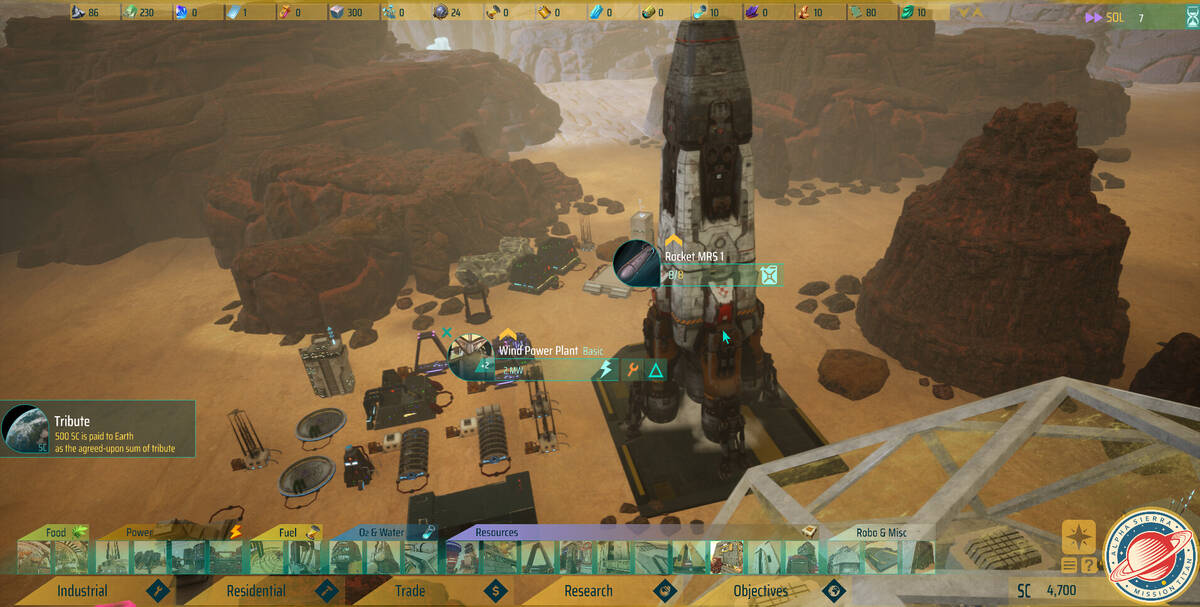Open the Trade menu

[410, 591]
